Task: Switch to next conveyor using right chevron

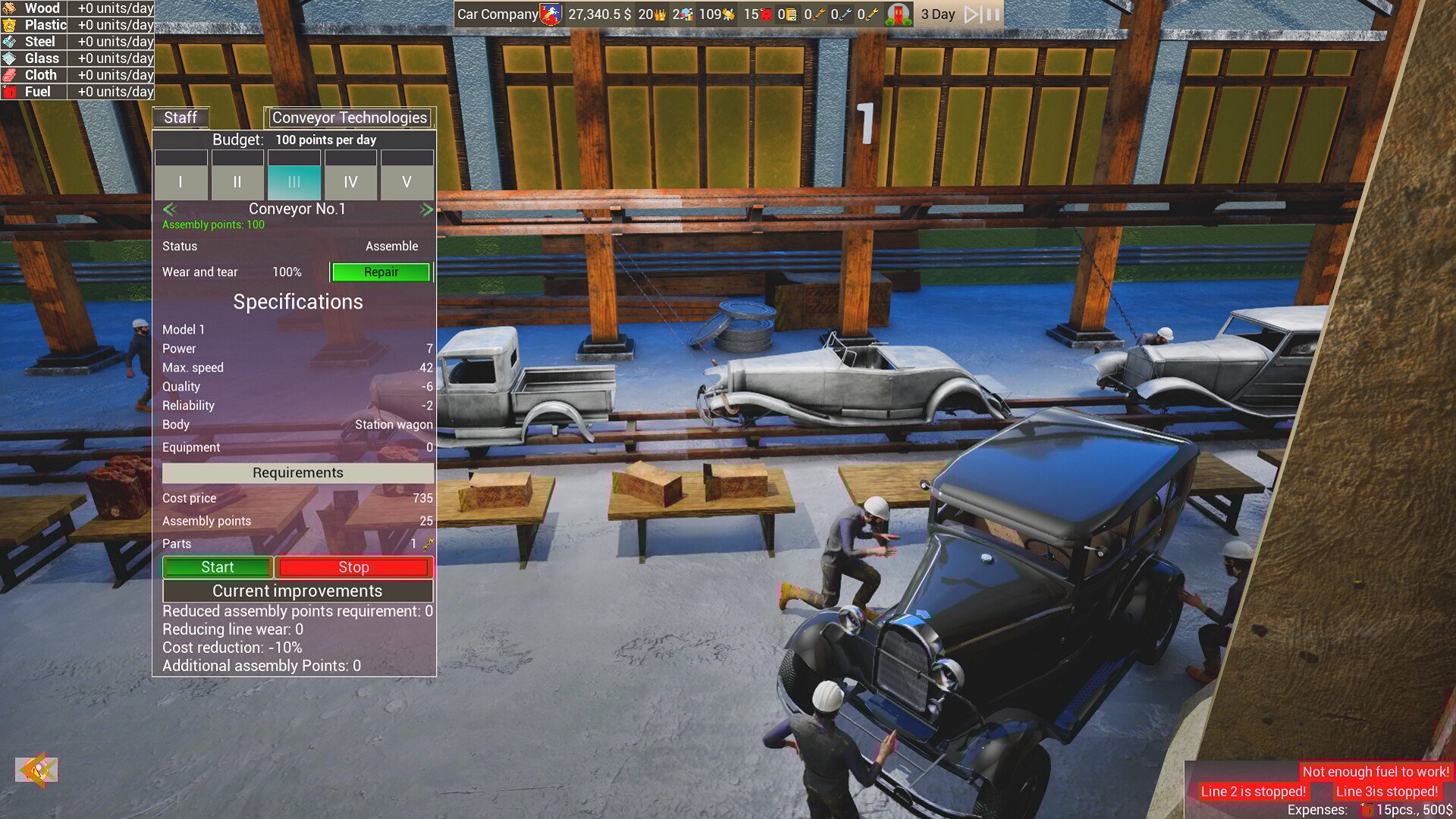Action: point(427,209)
